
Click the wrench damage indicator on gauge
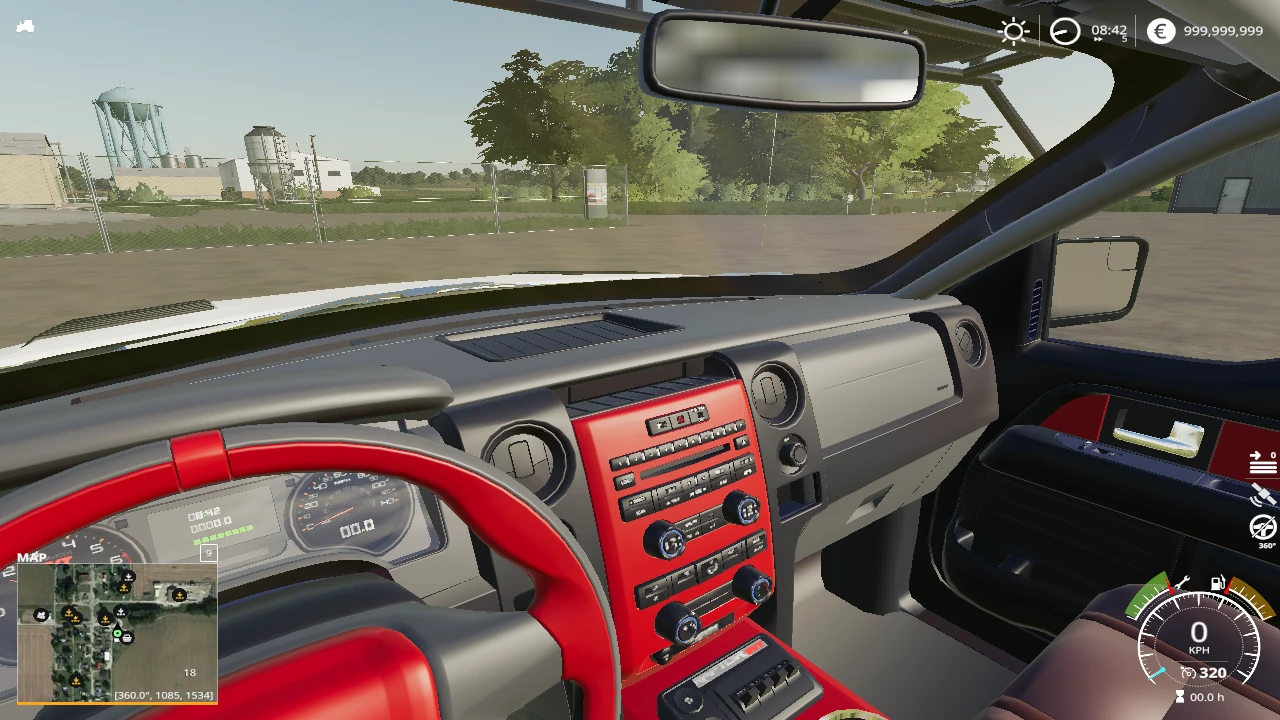pos(1181,583)
